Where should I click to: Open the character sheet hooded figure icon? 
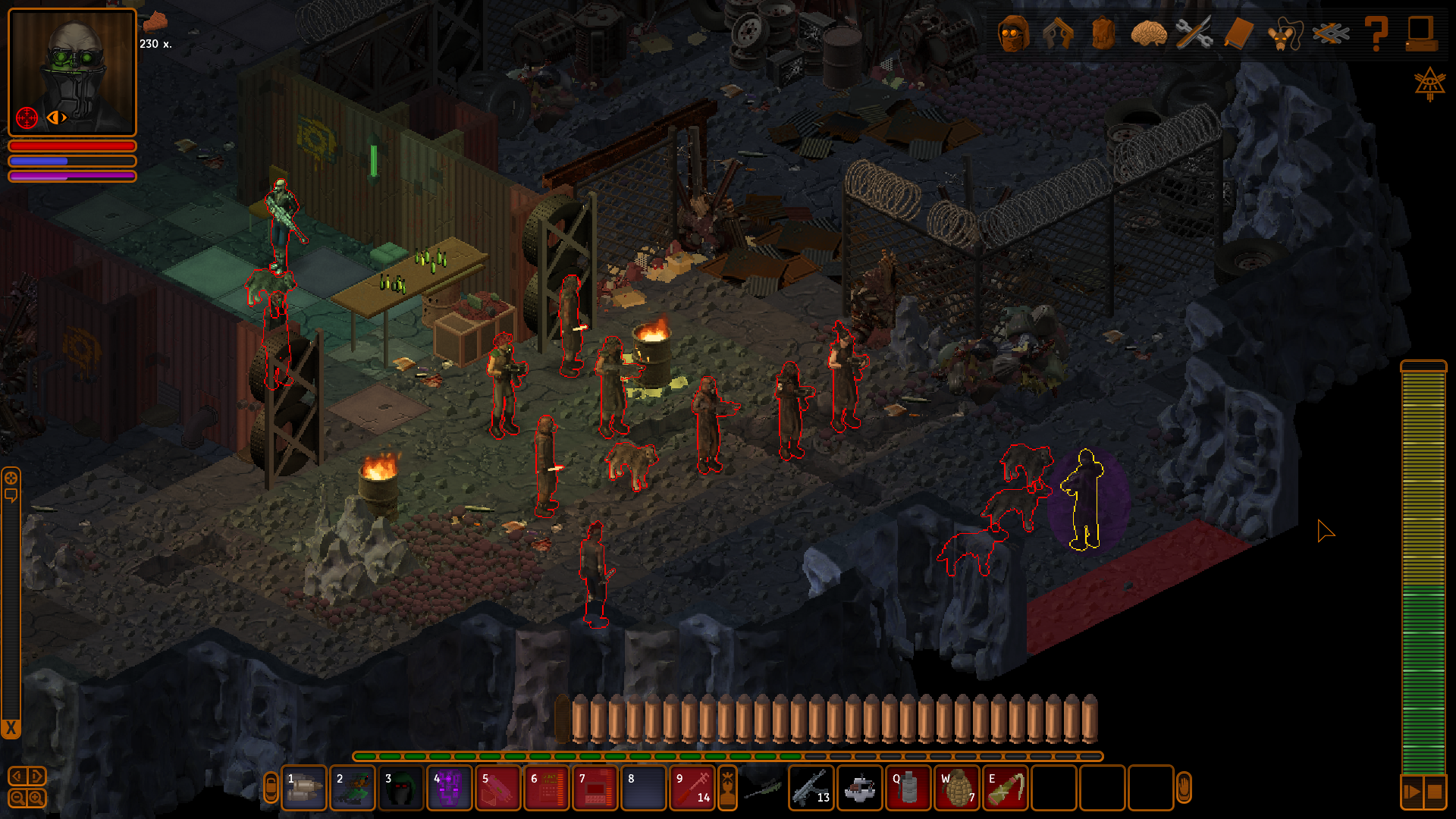pos(1013,34)
